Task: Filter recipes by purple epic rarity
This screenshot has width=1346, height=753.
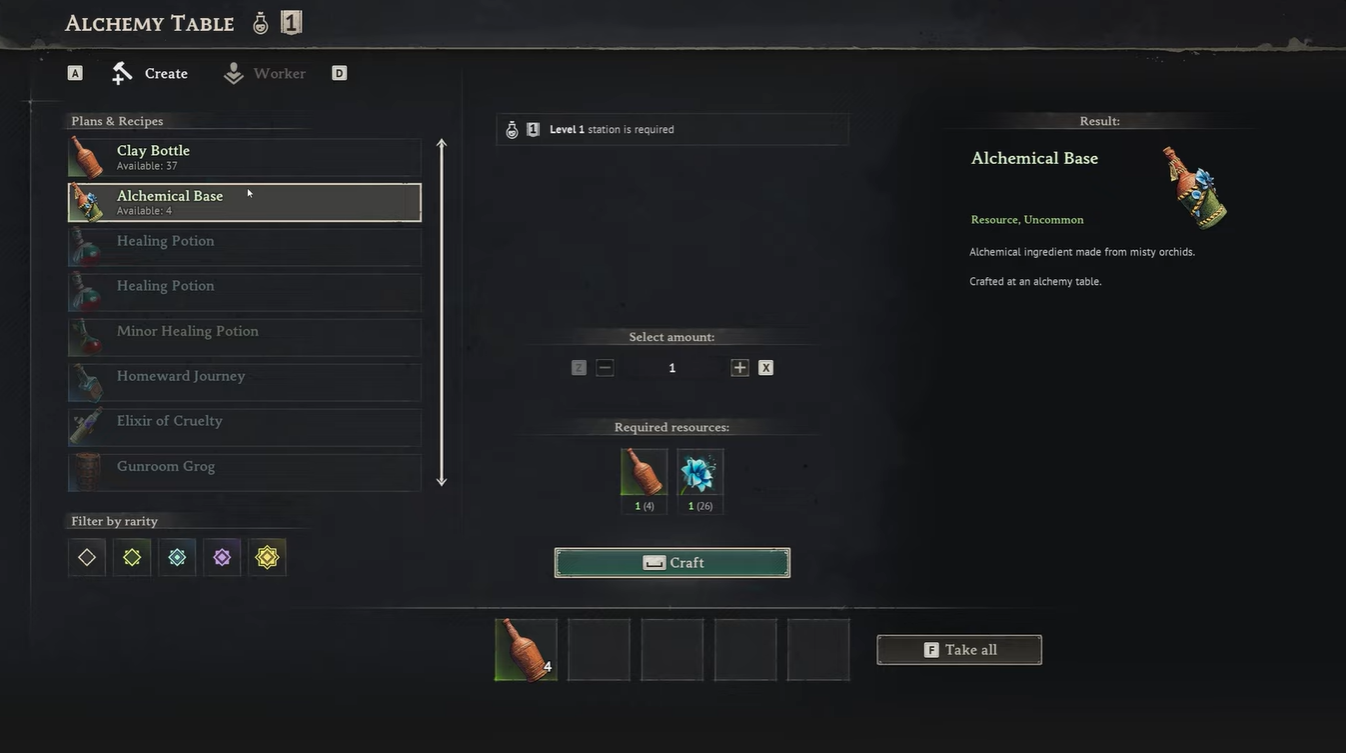Action: [222, 557]
